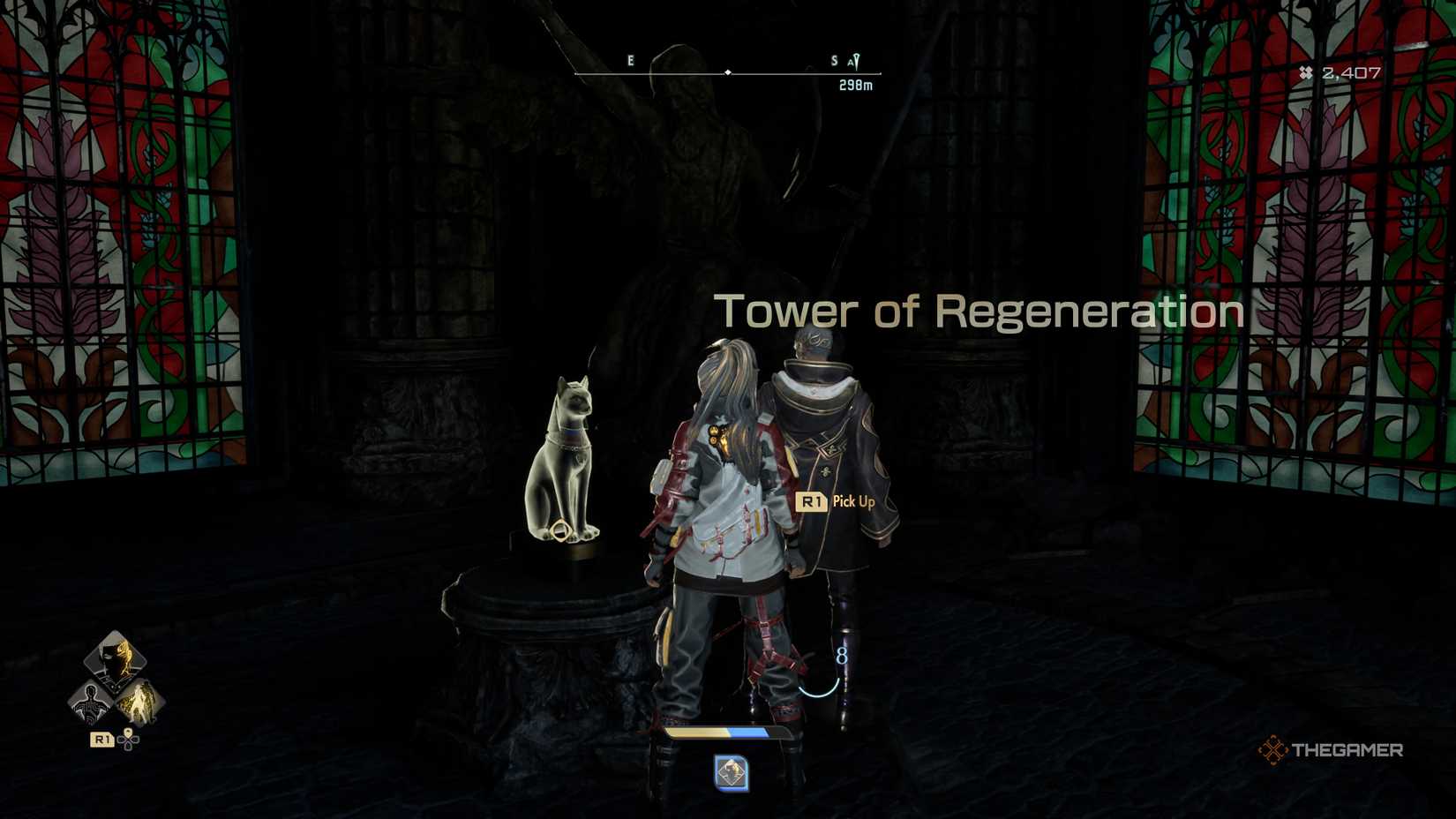Viewport: 1456px width, 819px height.
Task: Click the d-pad indicator in bottom-left
Action: [128, 740]
